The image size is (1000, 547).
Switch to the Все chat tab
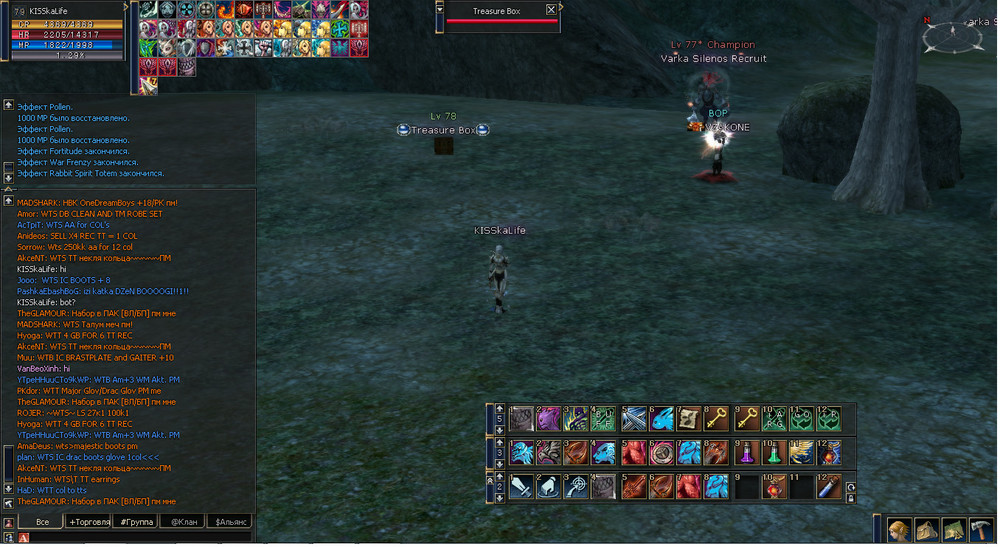click(41, 522)
